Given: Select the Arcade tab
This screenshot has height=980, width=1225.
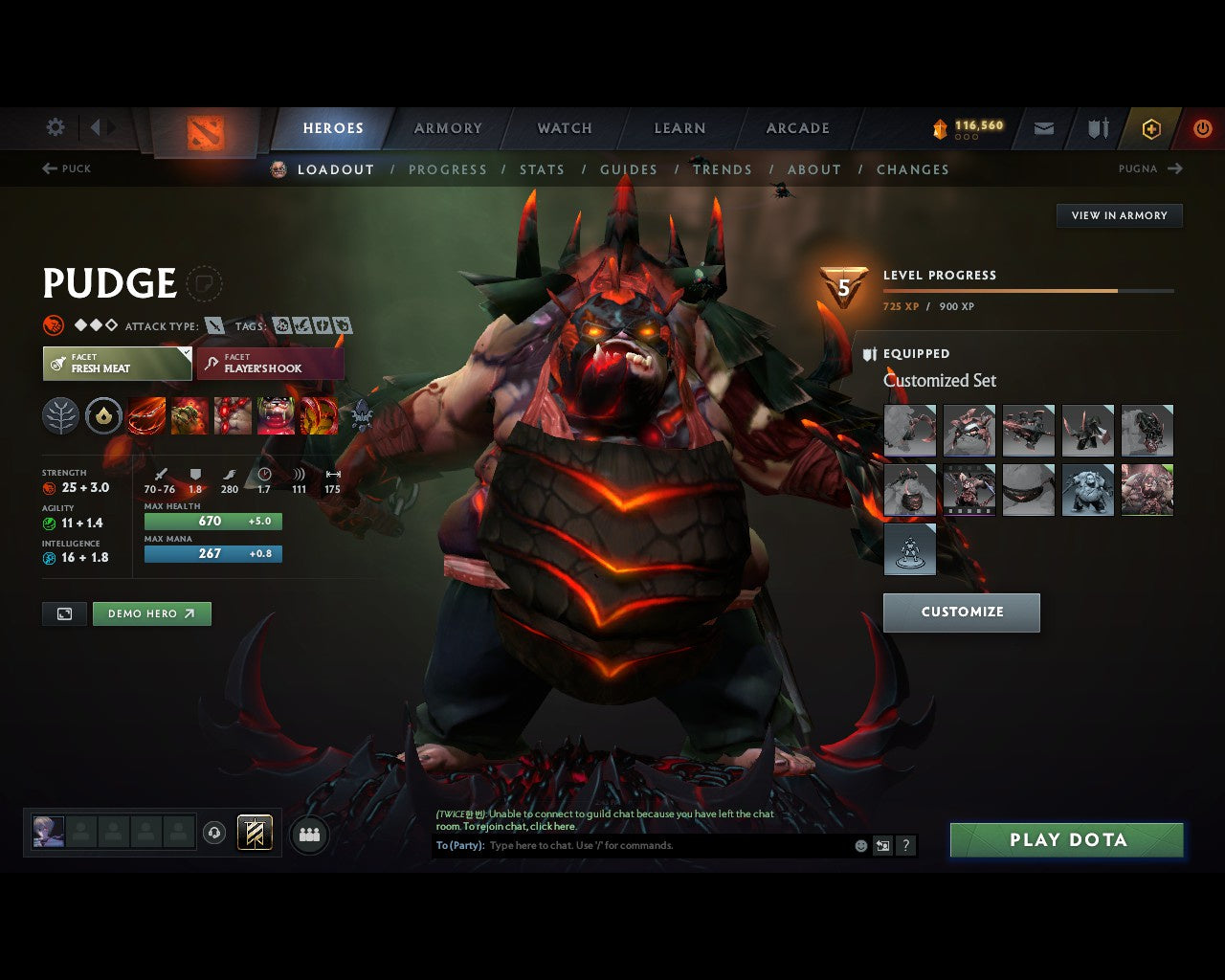Looking at the screenshot, I should 797,128.
